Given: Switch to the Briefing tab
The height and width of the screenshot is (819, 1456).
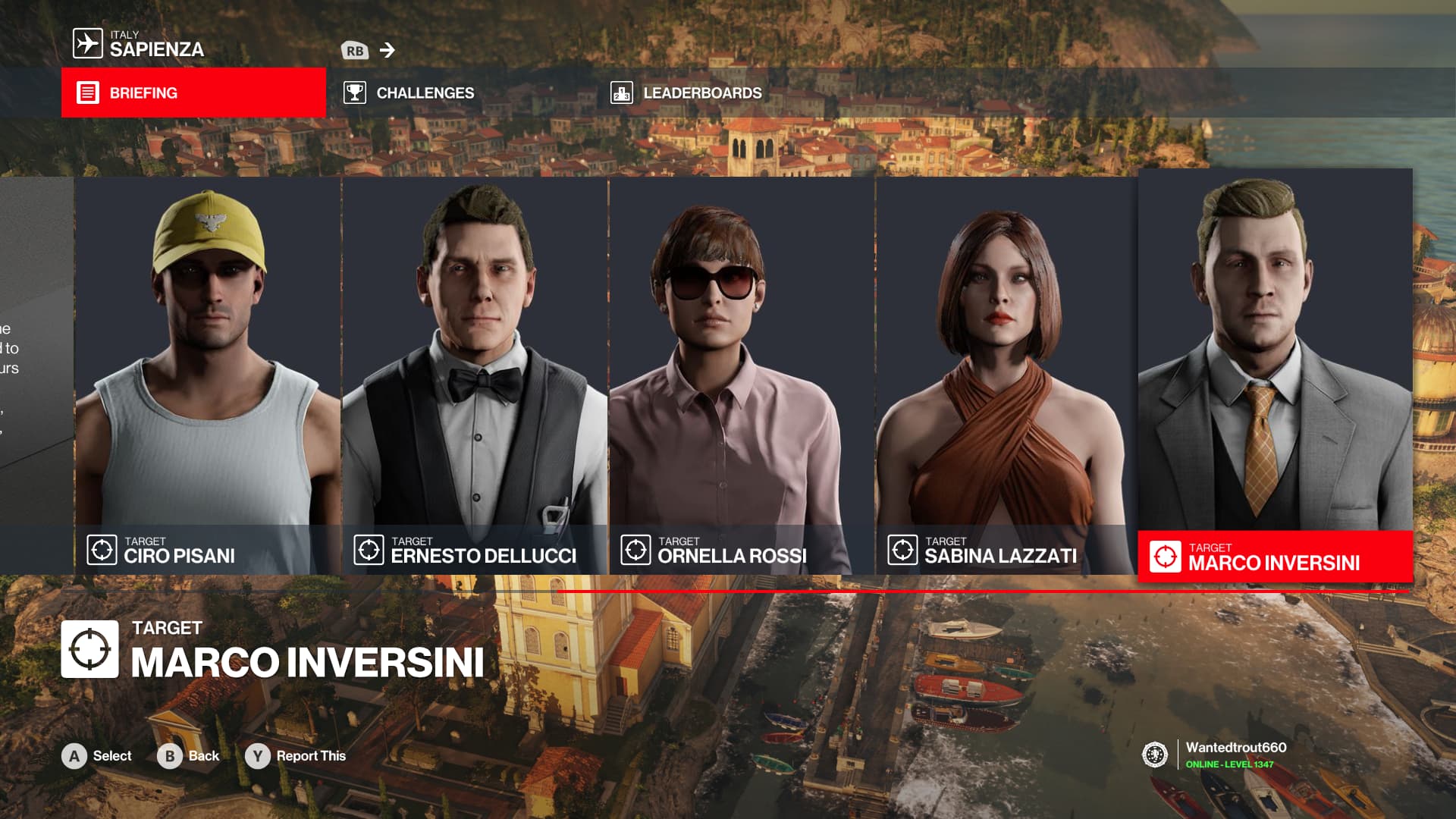Looking at the screenshot, I should [193, 93].
